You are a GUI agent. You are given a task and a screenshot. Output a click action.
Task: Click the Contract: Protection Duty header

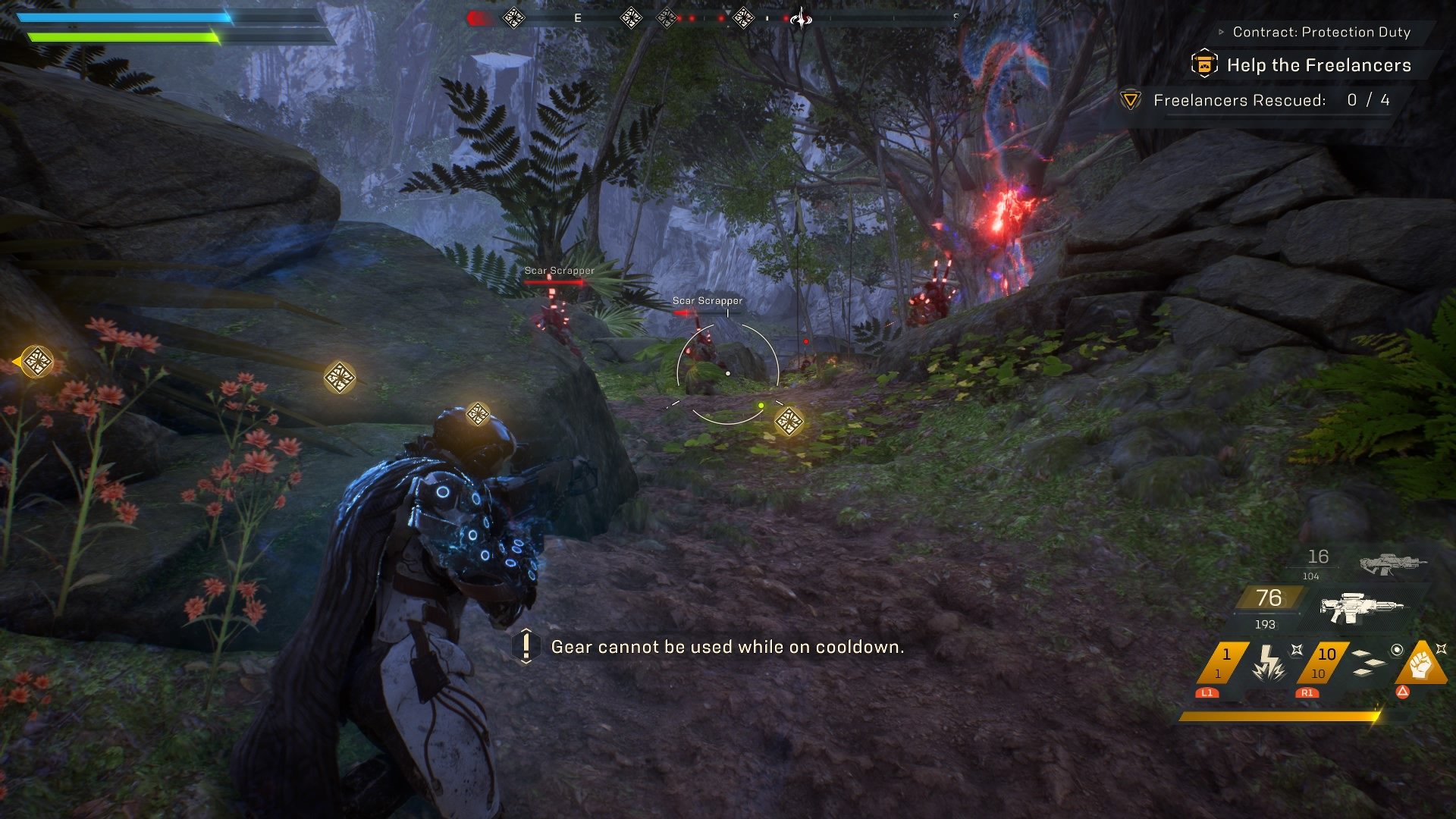pos(1321,32)
